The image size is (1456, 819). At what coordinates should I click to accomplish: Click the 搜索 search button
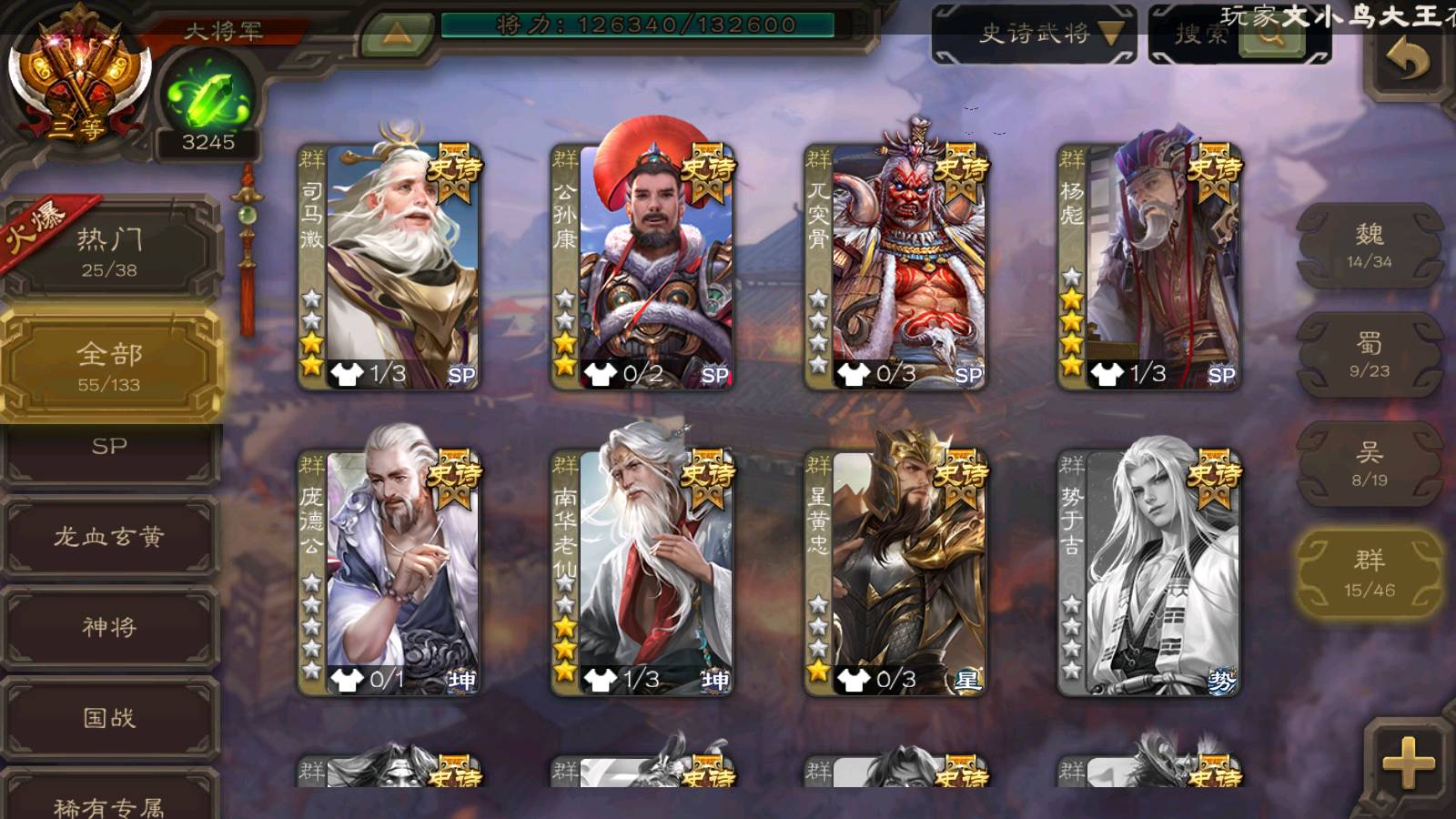click(x=1270, y=35)
